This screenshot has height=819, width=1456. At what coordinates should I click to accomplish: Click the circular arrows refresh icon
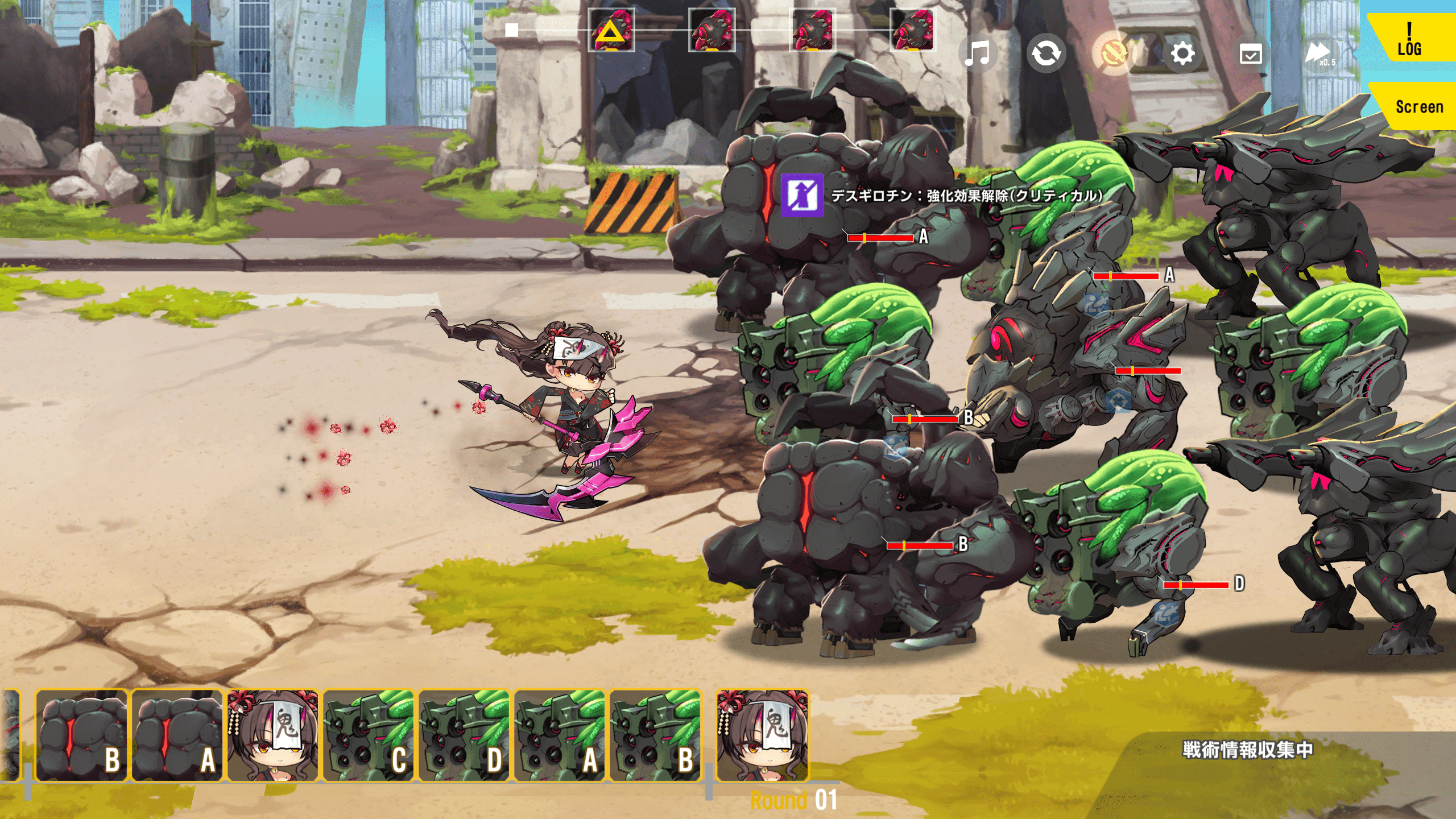(1046, 54)
